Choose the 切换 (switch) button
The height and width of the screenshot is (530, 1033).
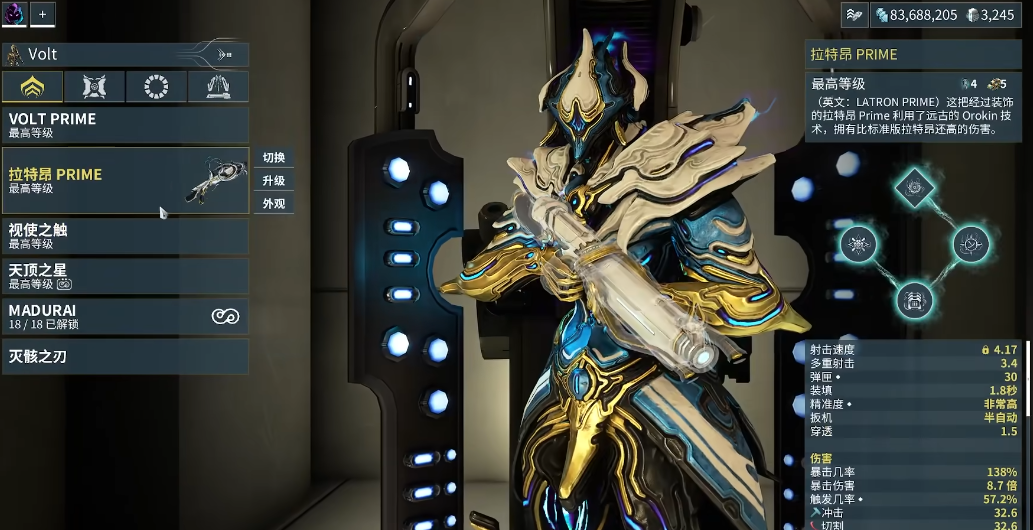[274, 158]
